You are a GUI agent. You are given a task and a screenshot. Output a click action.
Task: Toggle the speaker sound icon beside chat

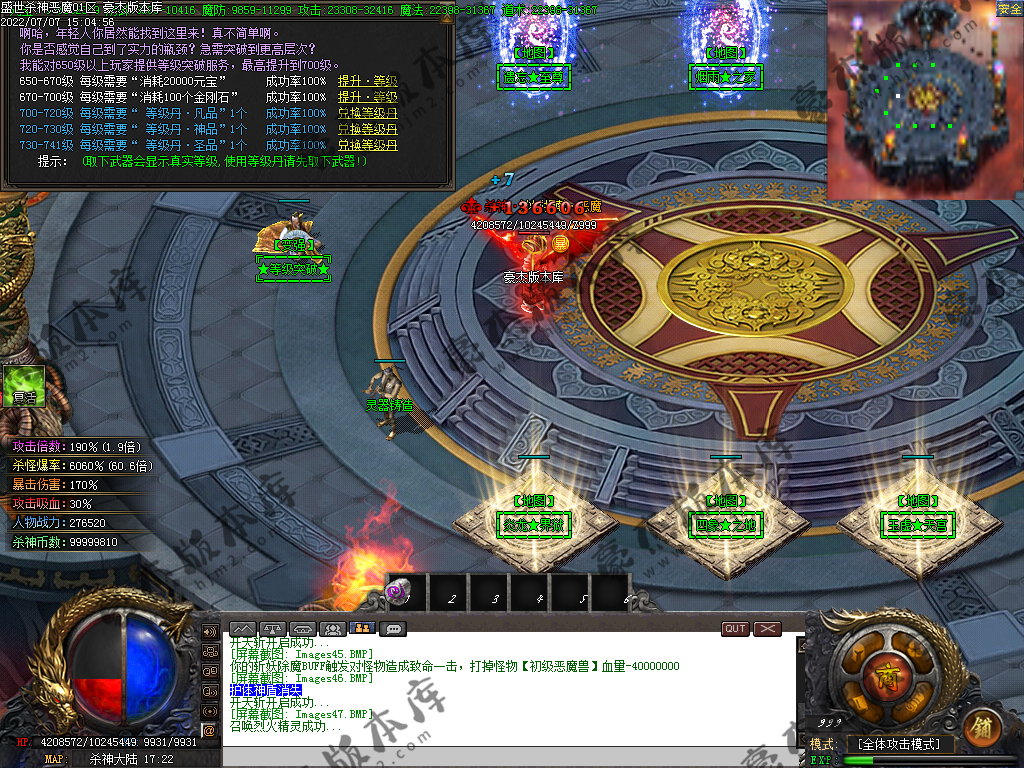click(209, 632)
